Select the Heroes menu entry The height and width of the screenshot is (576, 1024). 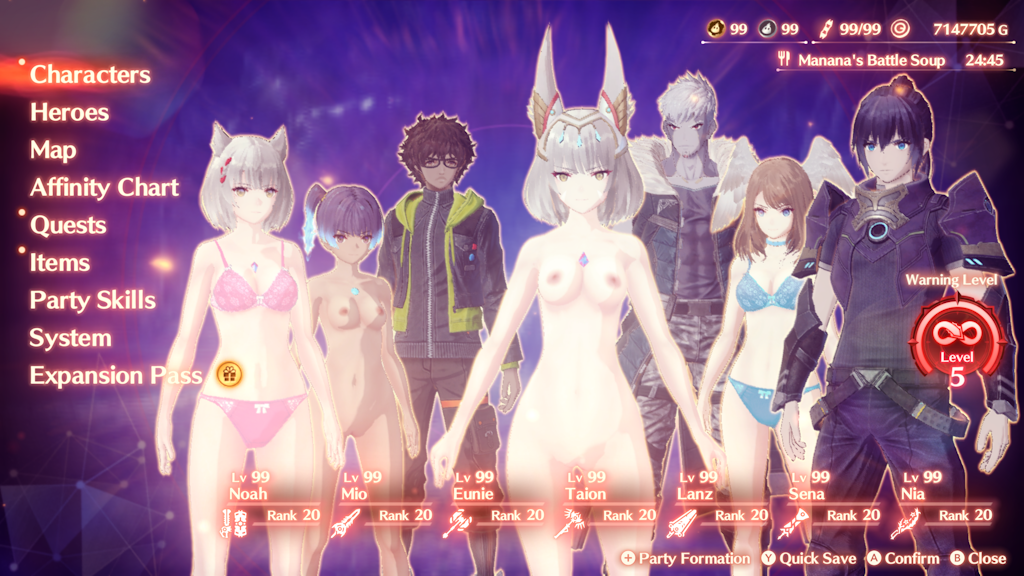point(69,112)
